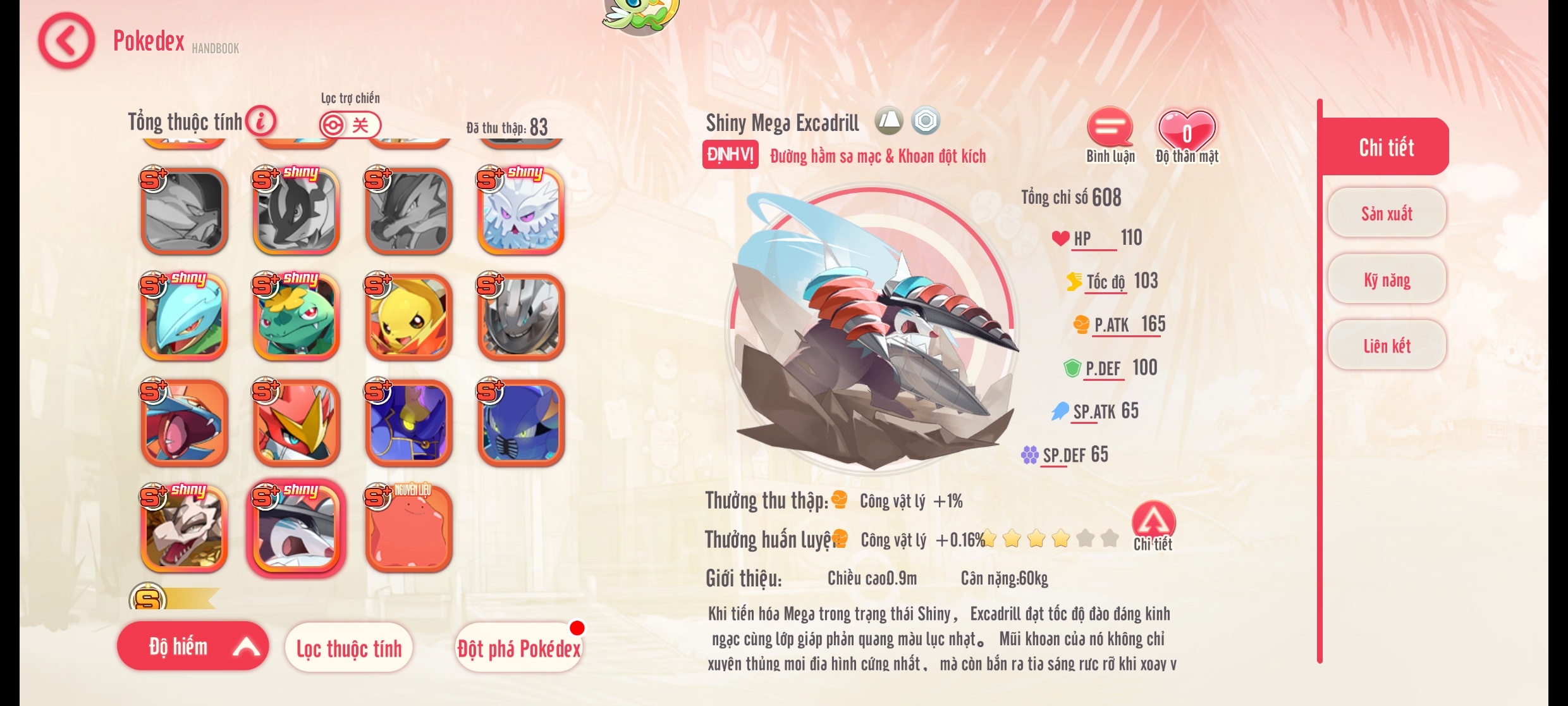Image resolution: width=1568 pixels, height=706 pixels.
Task: Select the blue Metagross portrait tile
Action: pyautogui.click(x=521, y=423)
